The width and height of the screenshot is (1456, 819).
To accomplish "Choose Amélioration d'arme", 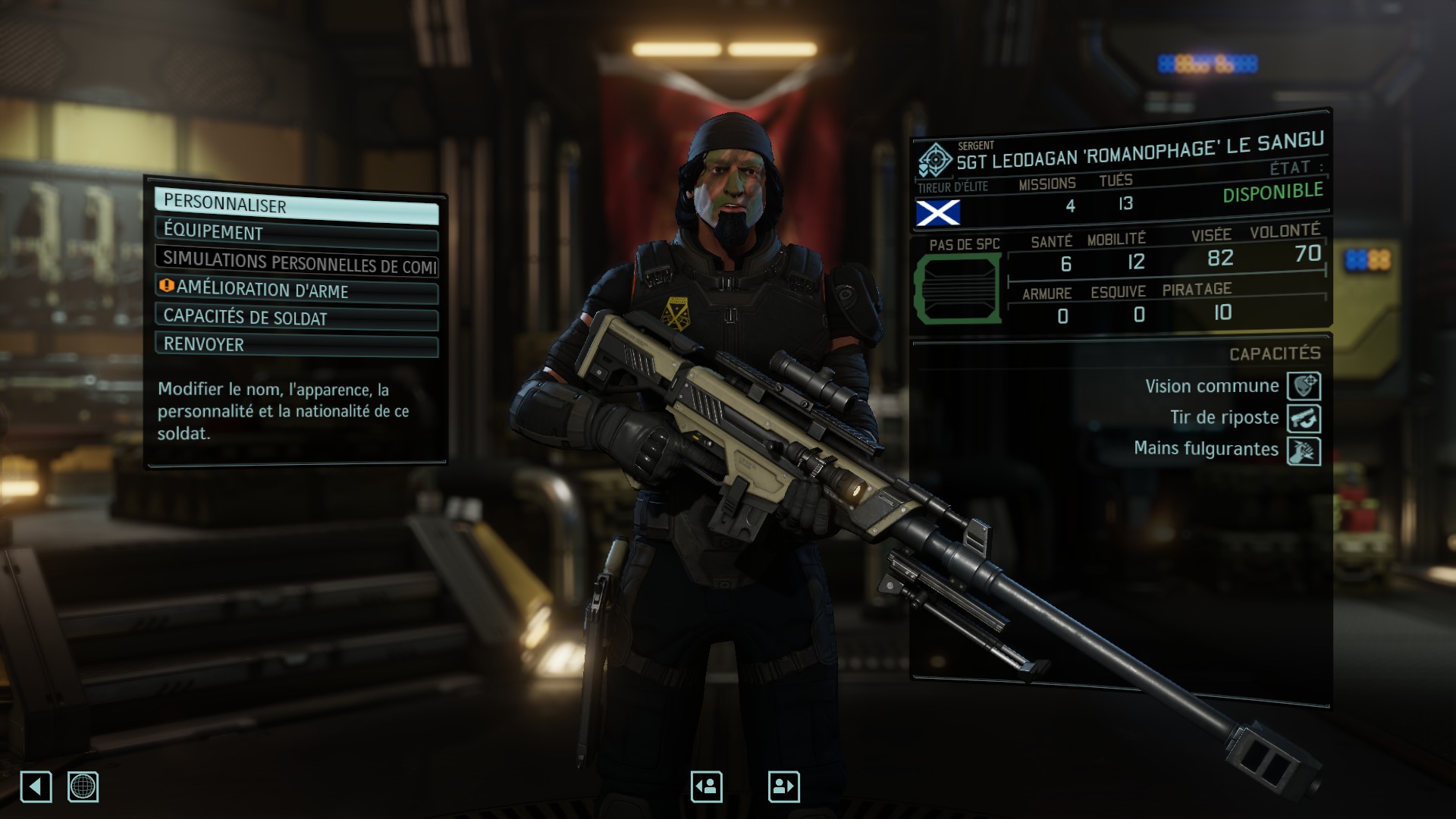I will point(296,290).
